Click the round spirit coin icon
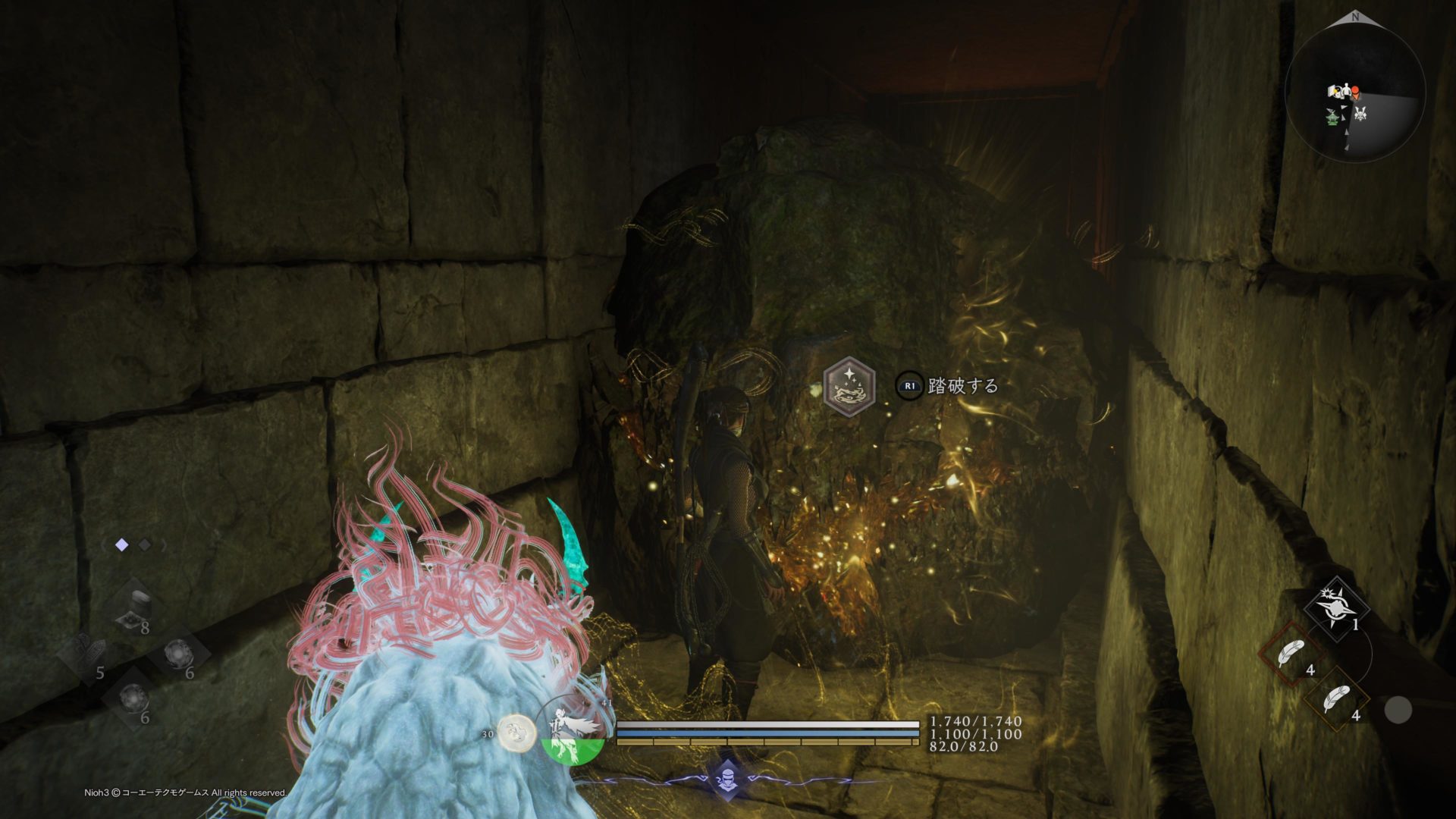Screen dimensions: 1456x819 [516, 733]
